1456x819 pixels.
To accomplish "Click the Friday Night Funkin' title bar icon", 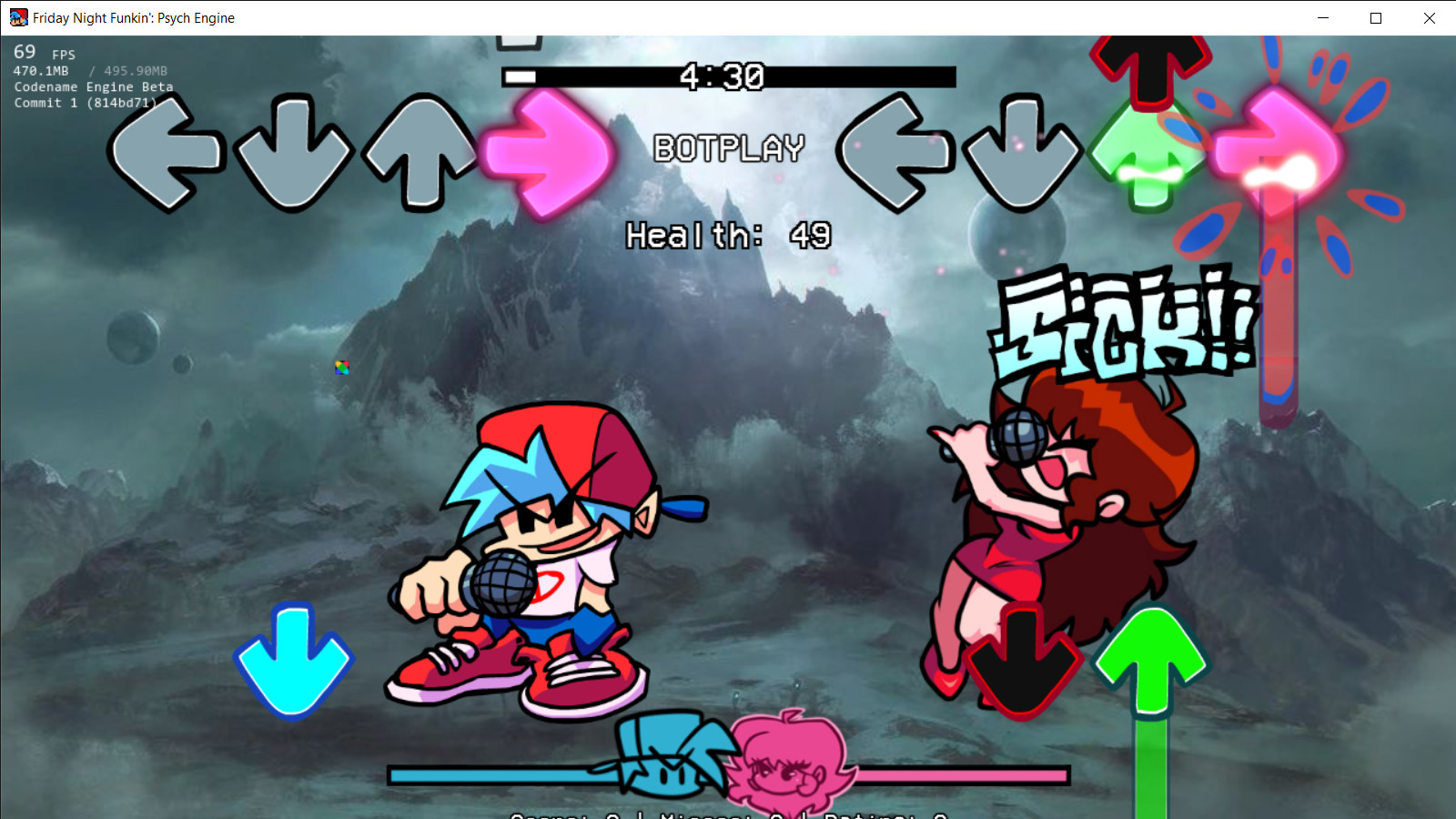I will pos(18,18).
